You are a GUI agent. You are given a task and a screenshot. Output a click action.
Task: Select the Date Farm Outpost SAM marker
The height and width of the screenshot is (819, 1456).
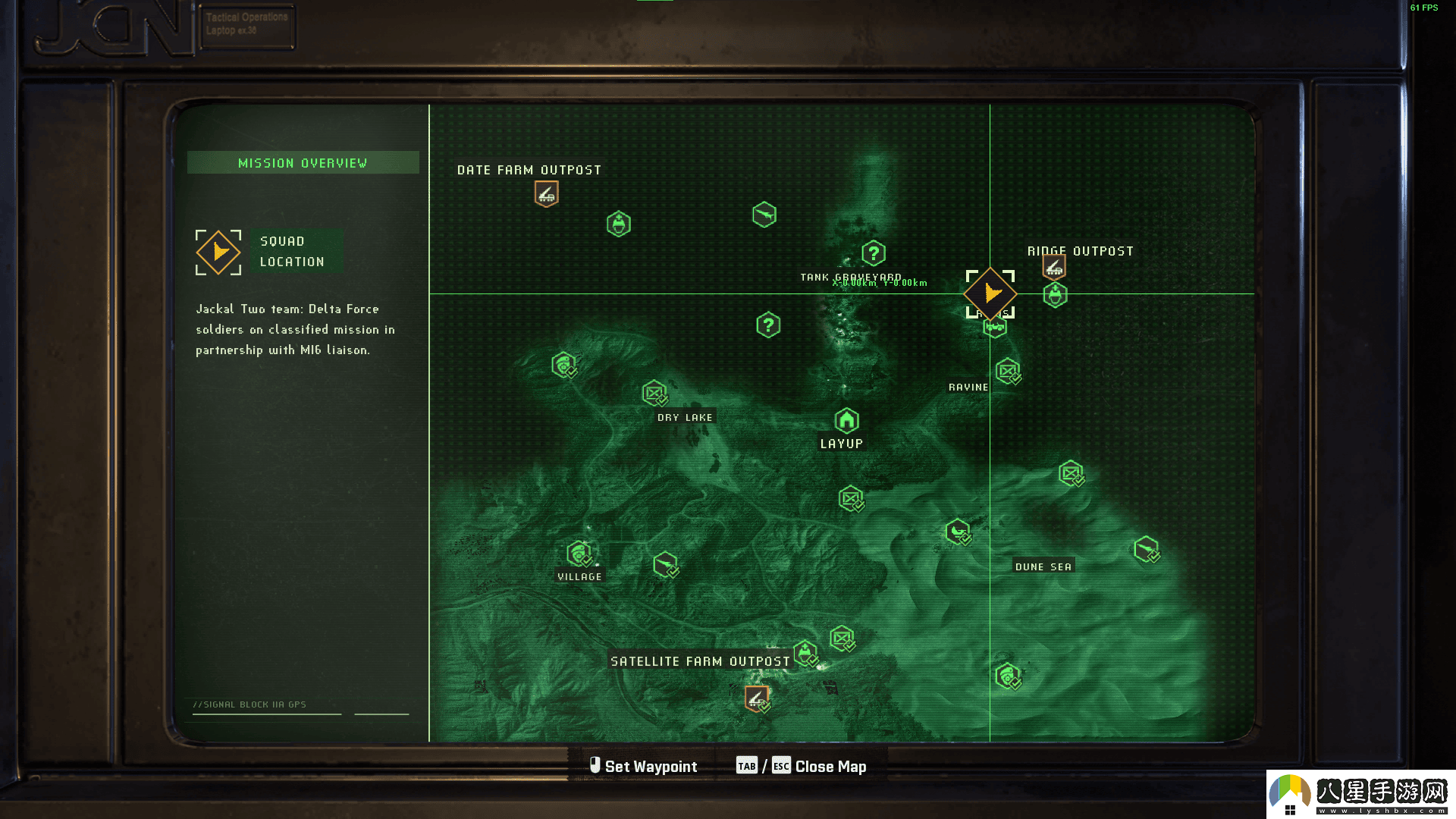pyautogui.click(x=546, y=194)
